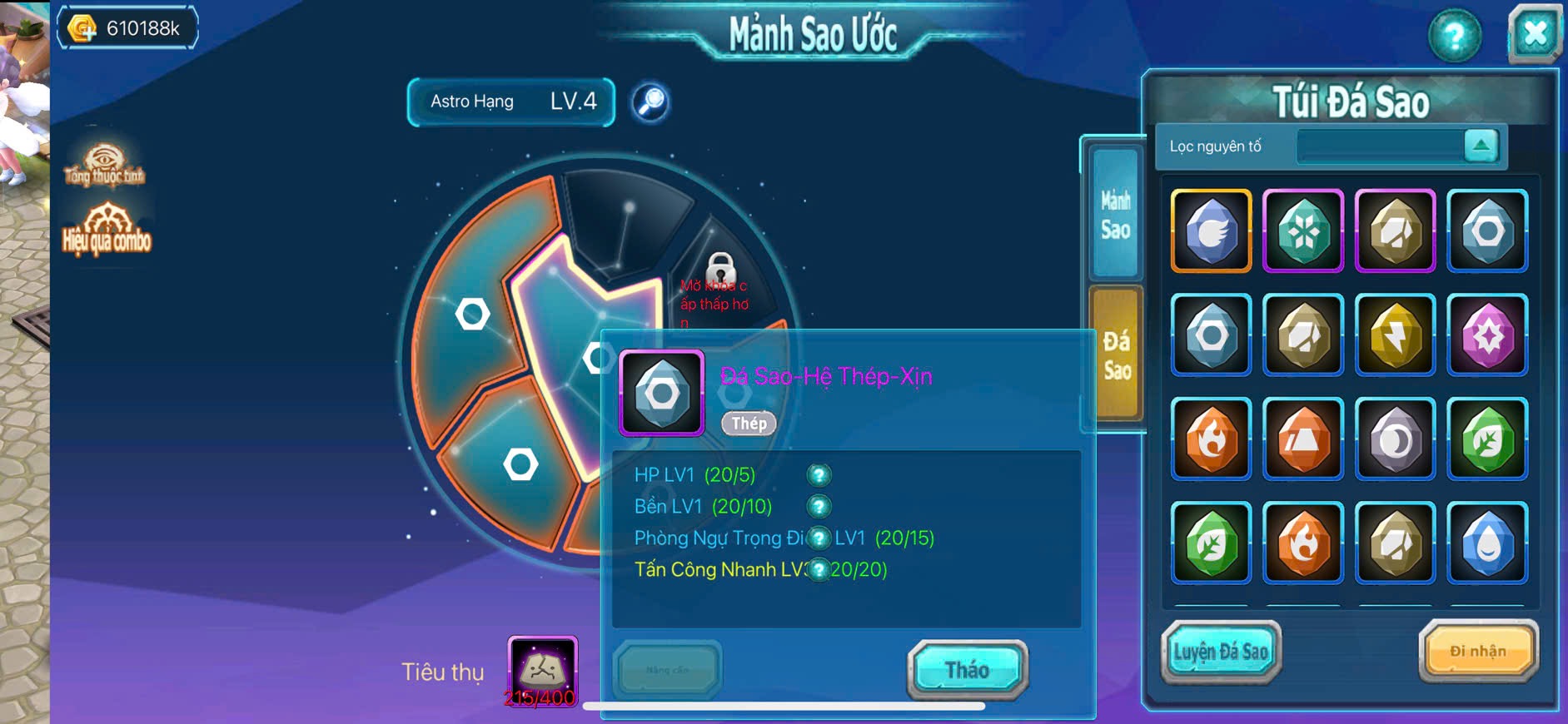Show Hiệu quả combo effects
The height and width of the screenshot is (724, 1568).
(107, 230)
